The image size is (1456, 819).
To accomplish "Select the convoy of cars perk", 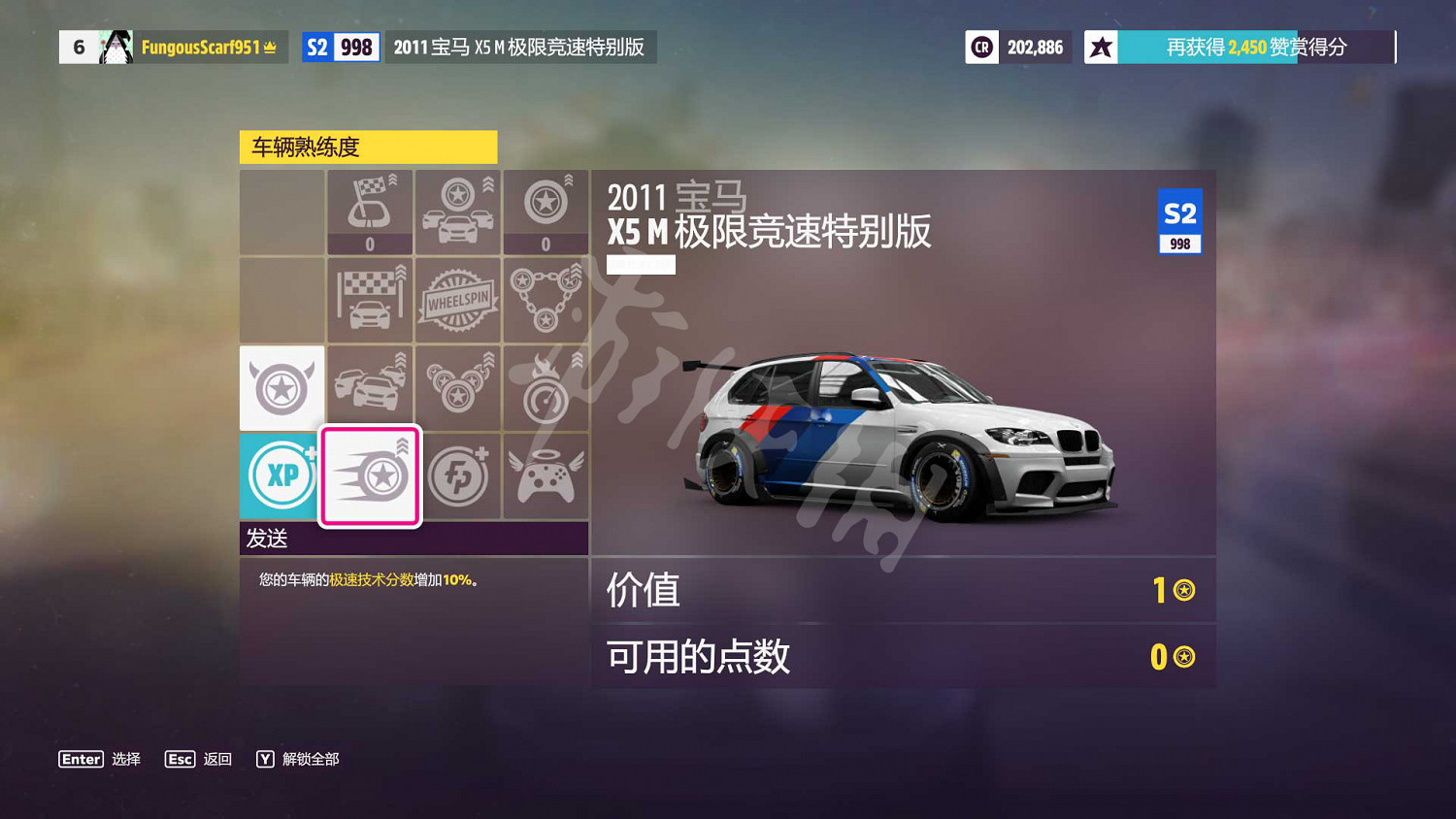I will point(370,387).
